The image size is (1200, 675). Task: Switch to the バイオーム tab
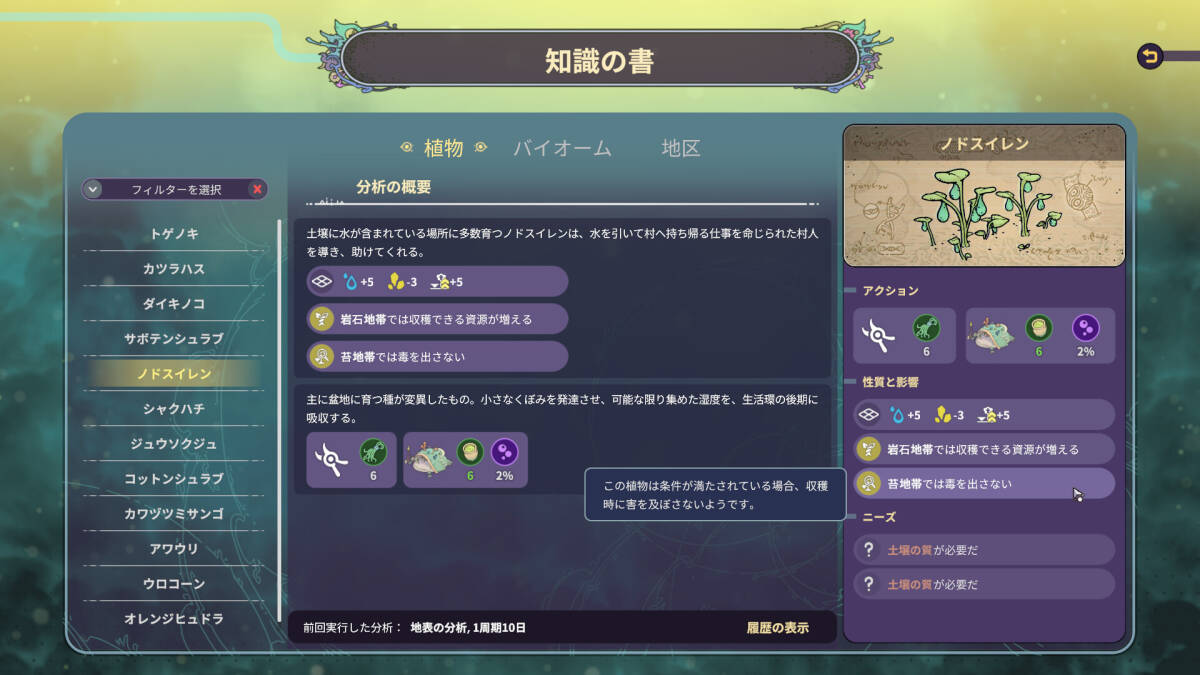(562, 148)
